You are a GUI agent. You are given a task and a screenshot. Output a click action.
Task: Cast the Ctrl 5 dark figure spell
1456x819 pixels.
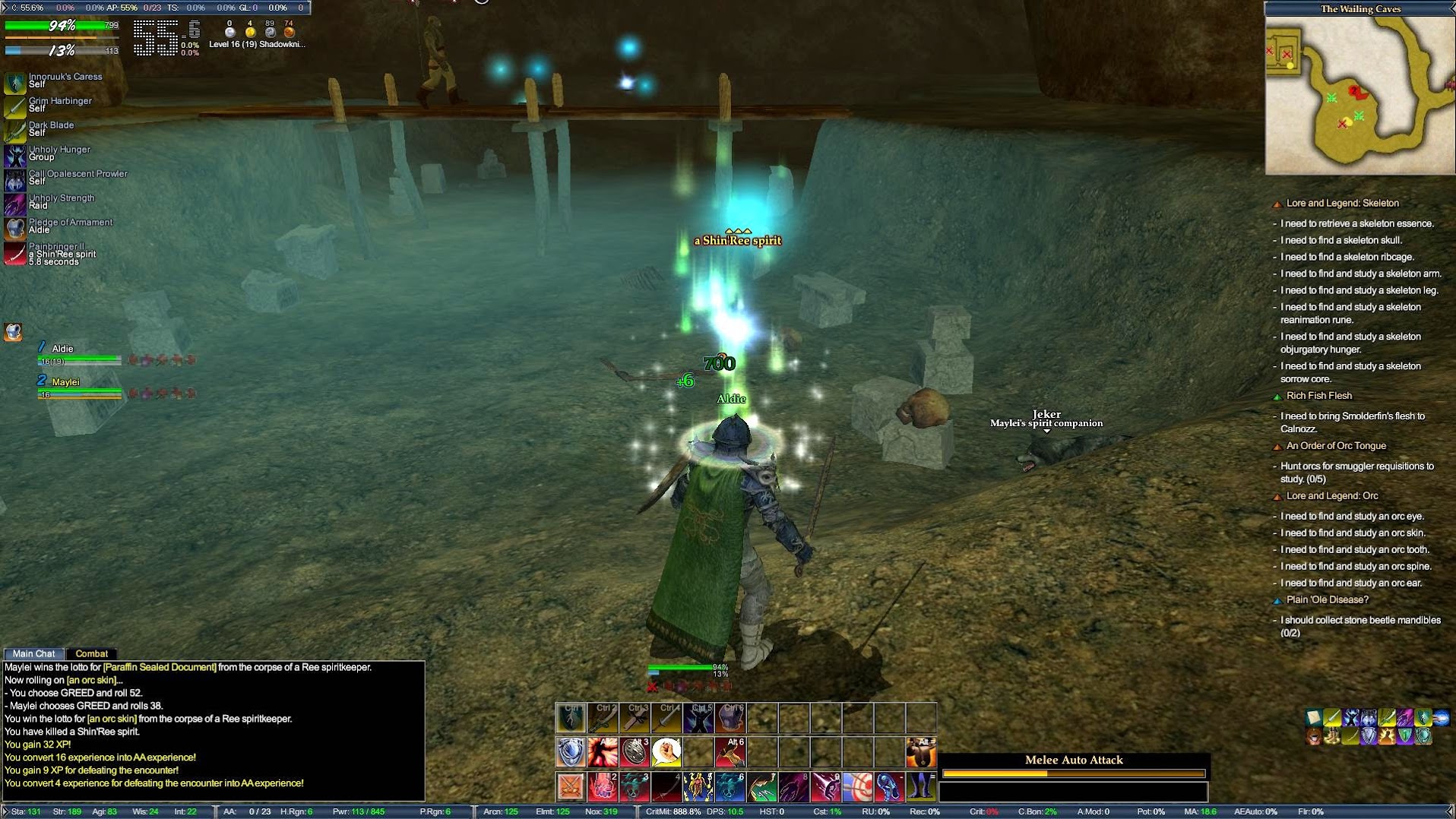pos(698,718)
